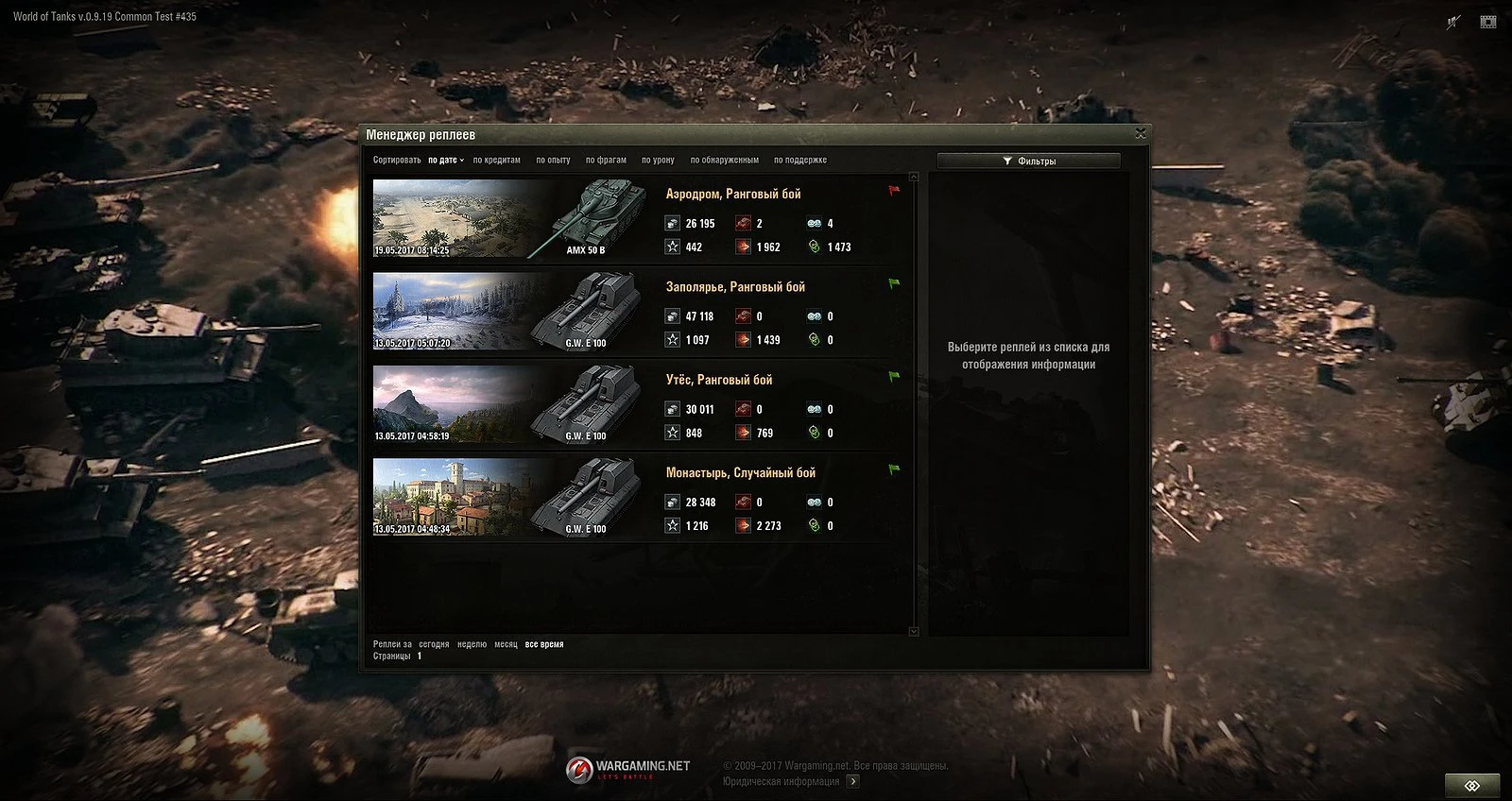The width and height of the screenshot is (1512, 801).
Task: Click the credits icon on the Аэродром replay
Action: [671, 224]
